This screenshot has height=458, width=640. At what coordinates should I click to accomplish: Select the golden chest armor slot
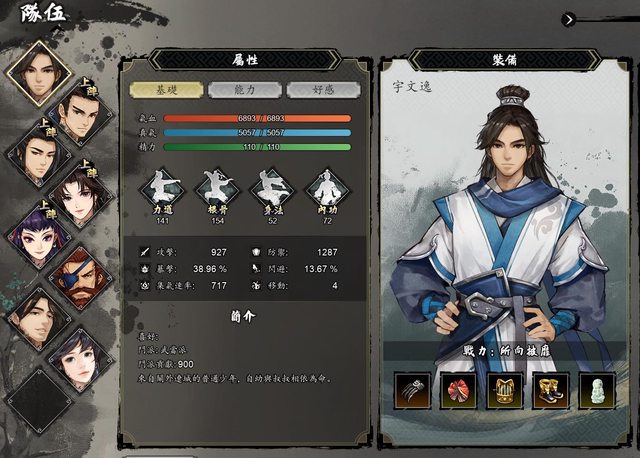(x=505, y=390)
